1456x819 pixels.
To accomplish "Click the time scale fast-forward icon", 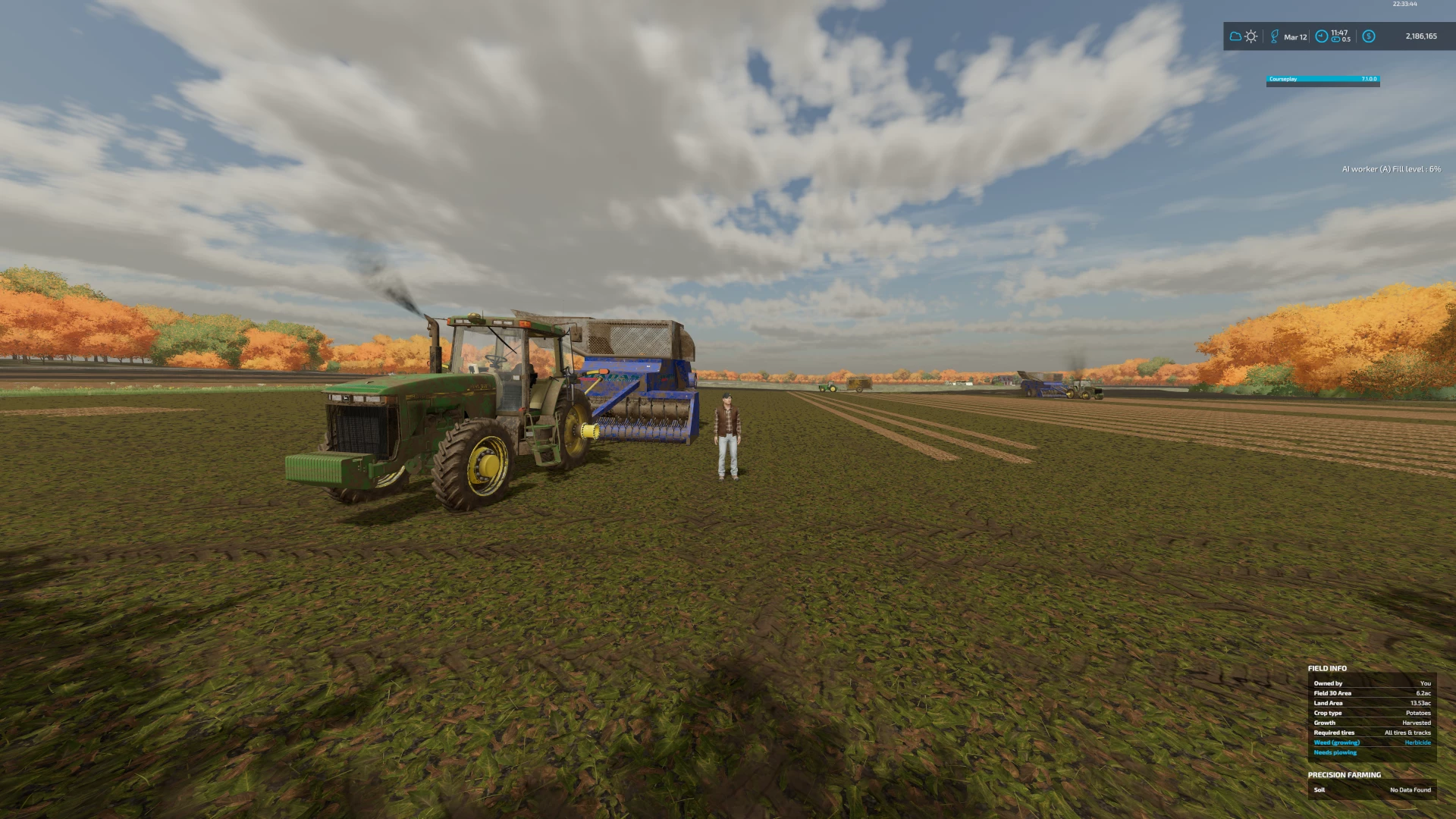I will tap(1336, 39).
